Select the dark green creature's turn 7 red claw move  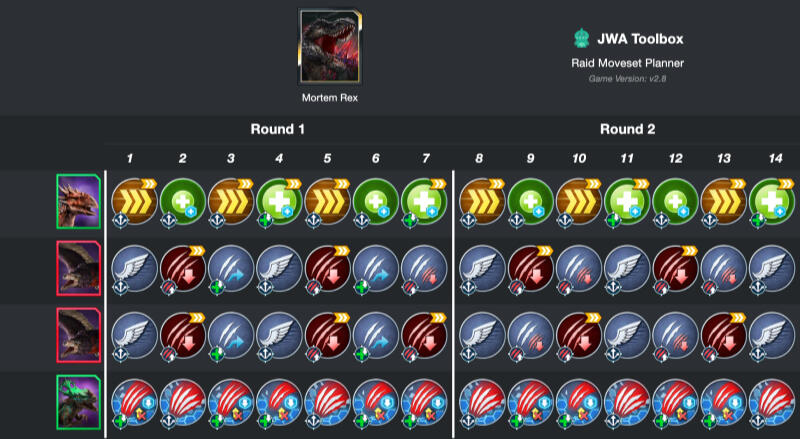click(x=424, y=400)
